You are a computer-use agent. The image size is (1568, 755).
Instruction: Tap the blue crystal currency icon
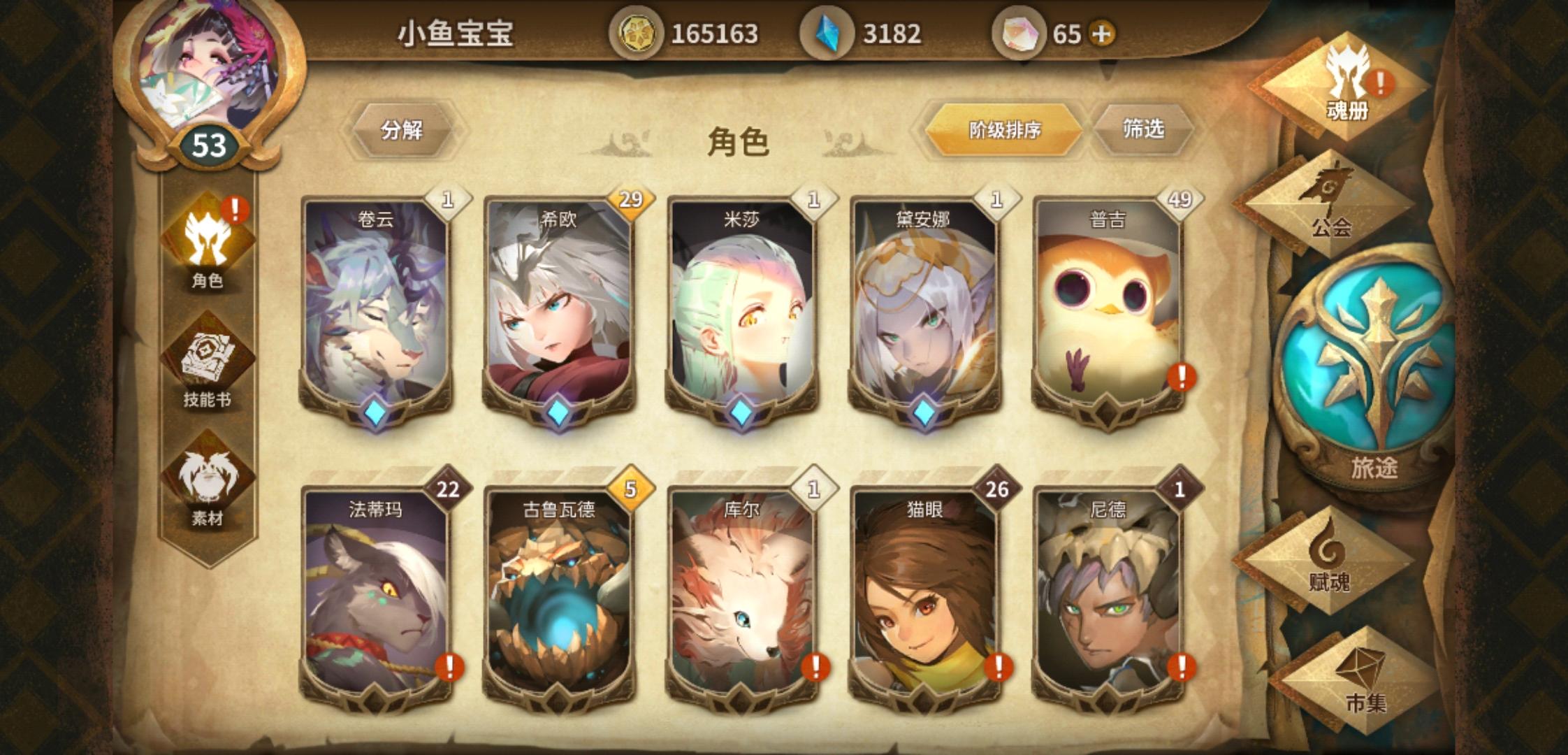(x=827, y=33)
